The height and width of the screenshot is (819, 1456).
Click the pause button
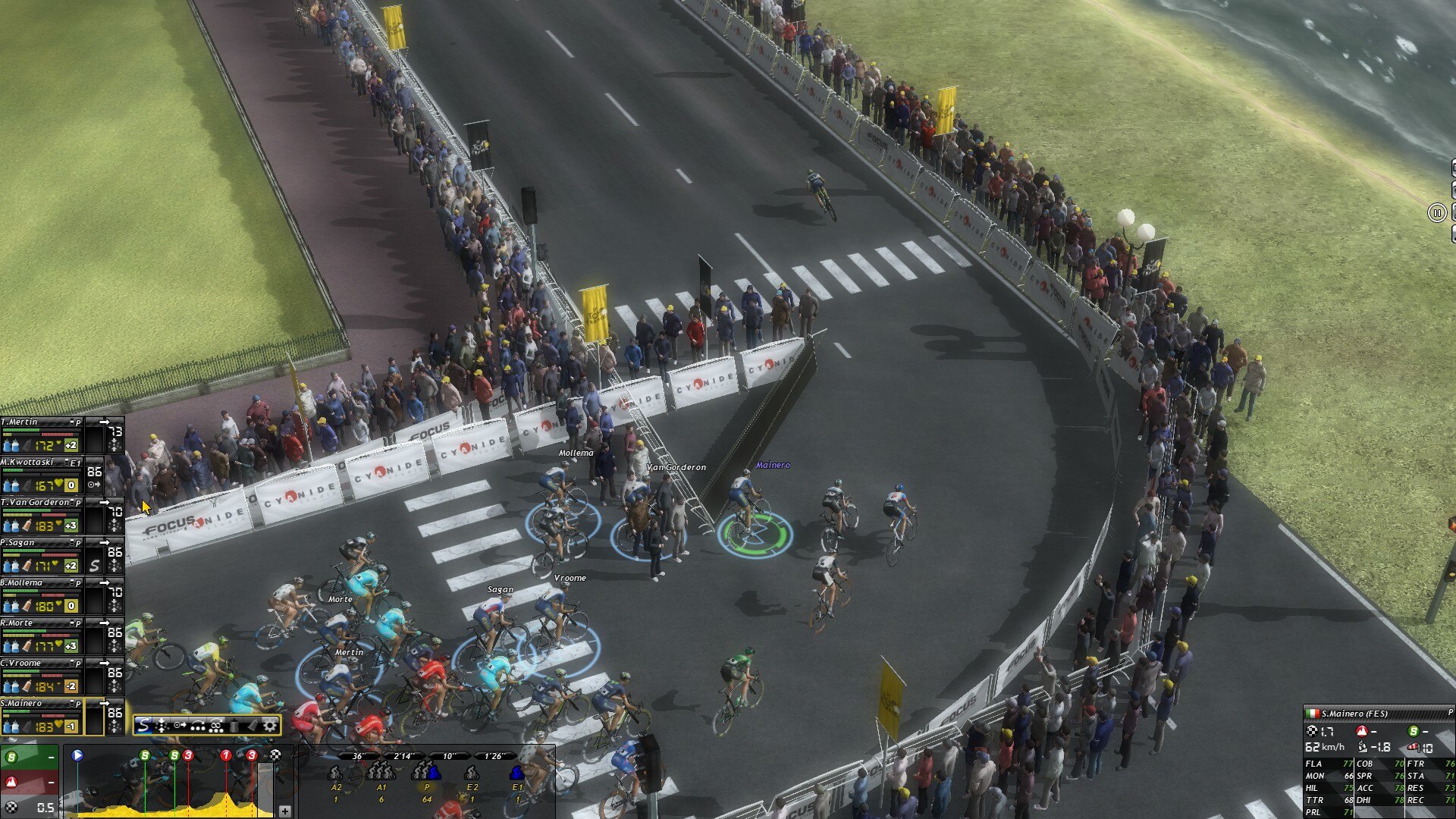coord(1436,213)
